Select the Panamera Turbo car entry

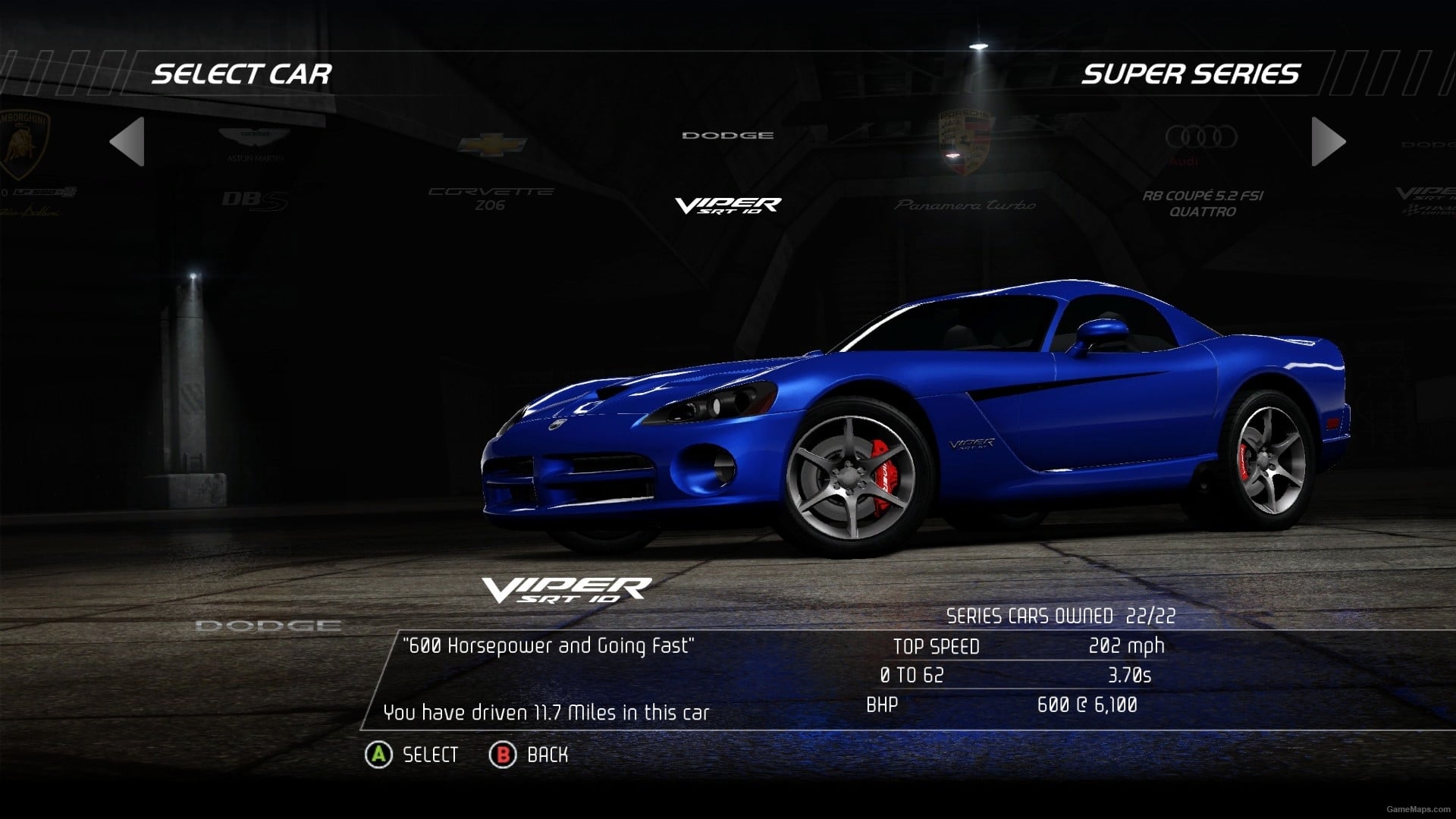965,203
